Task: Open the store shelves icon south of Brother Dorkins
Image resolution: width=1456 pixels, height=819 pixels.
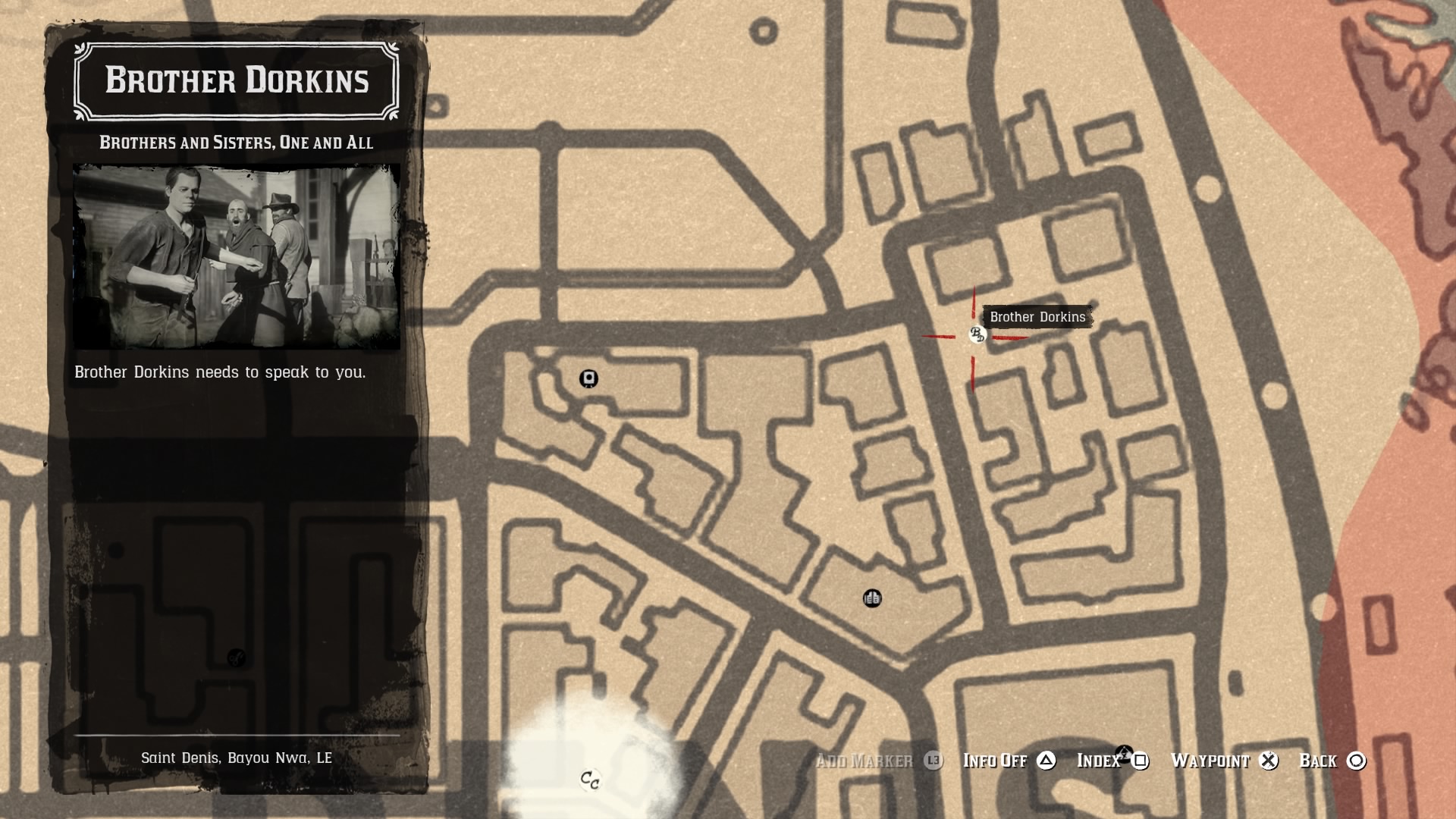Action: pos(872,599)
